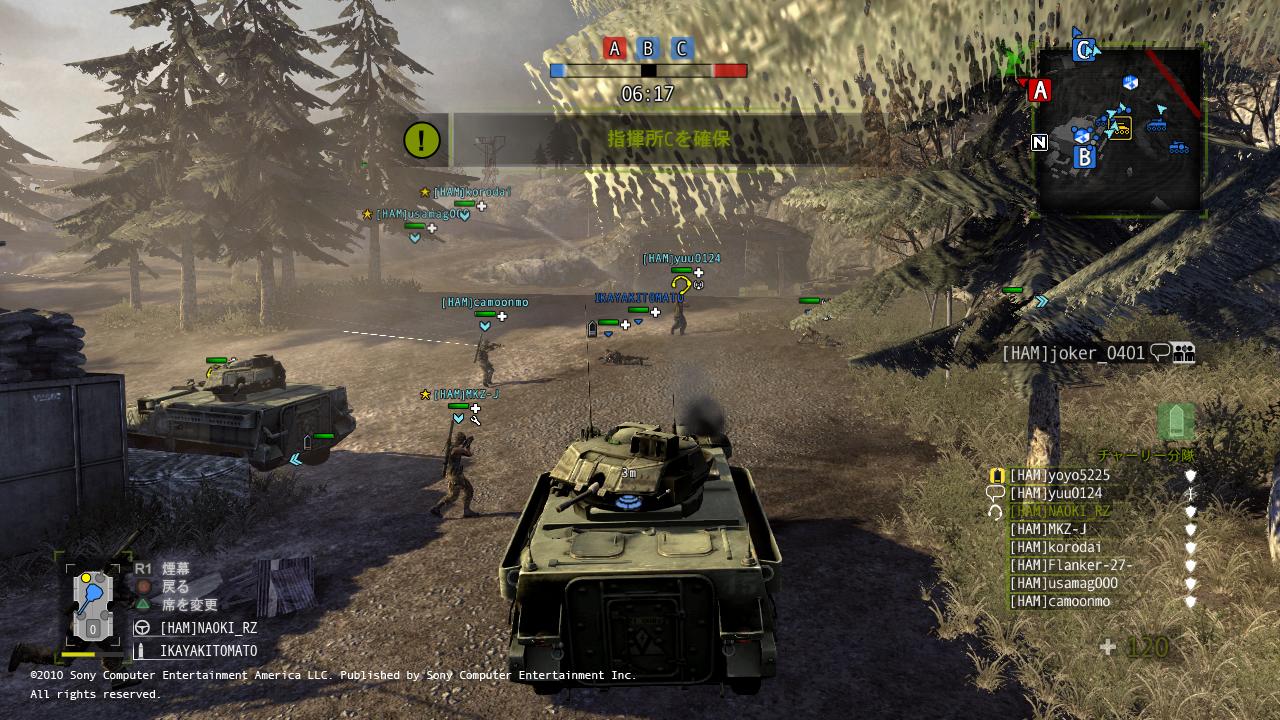The height and width of the screenshot is (720, 1280).
Task: Select the IKAYAKITOMATO gunner seat entry
Action: (x=208, y=651)
